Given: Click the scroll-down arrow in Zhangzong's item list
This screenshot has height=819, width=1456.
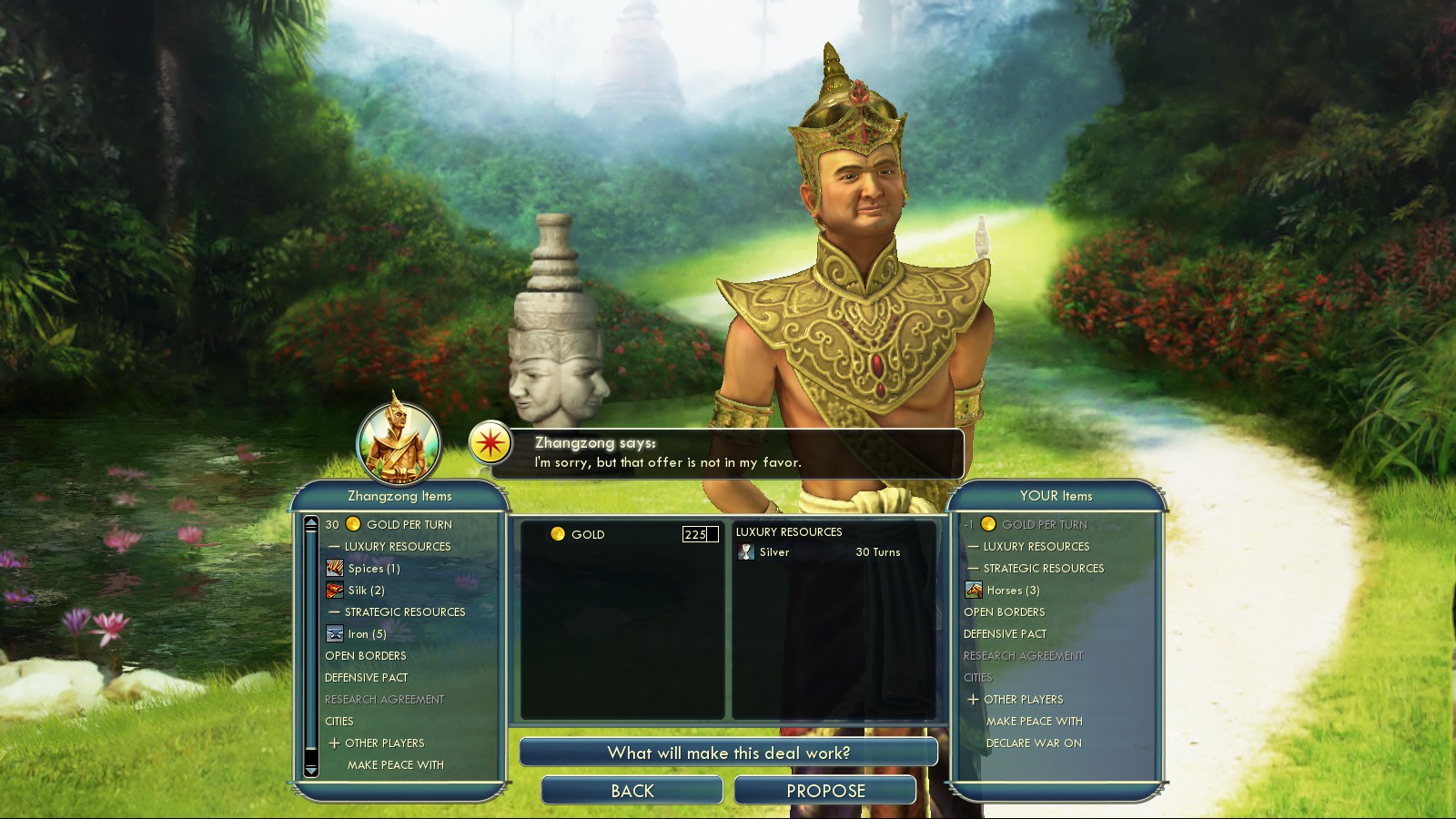Looking at the screenshot, I should click(x=311, y=770).
